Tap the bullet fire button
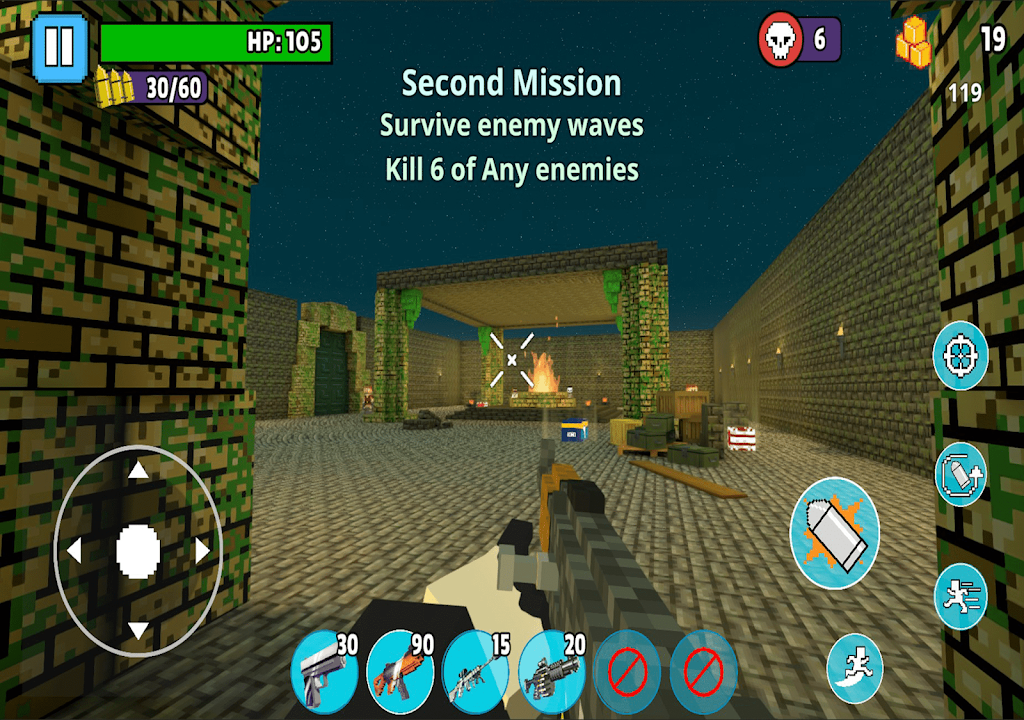1024x720 pixels. (834, 532)
